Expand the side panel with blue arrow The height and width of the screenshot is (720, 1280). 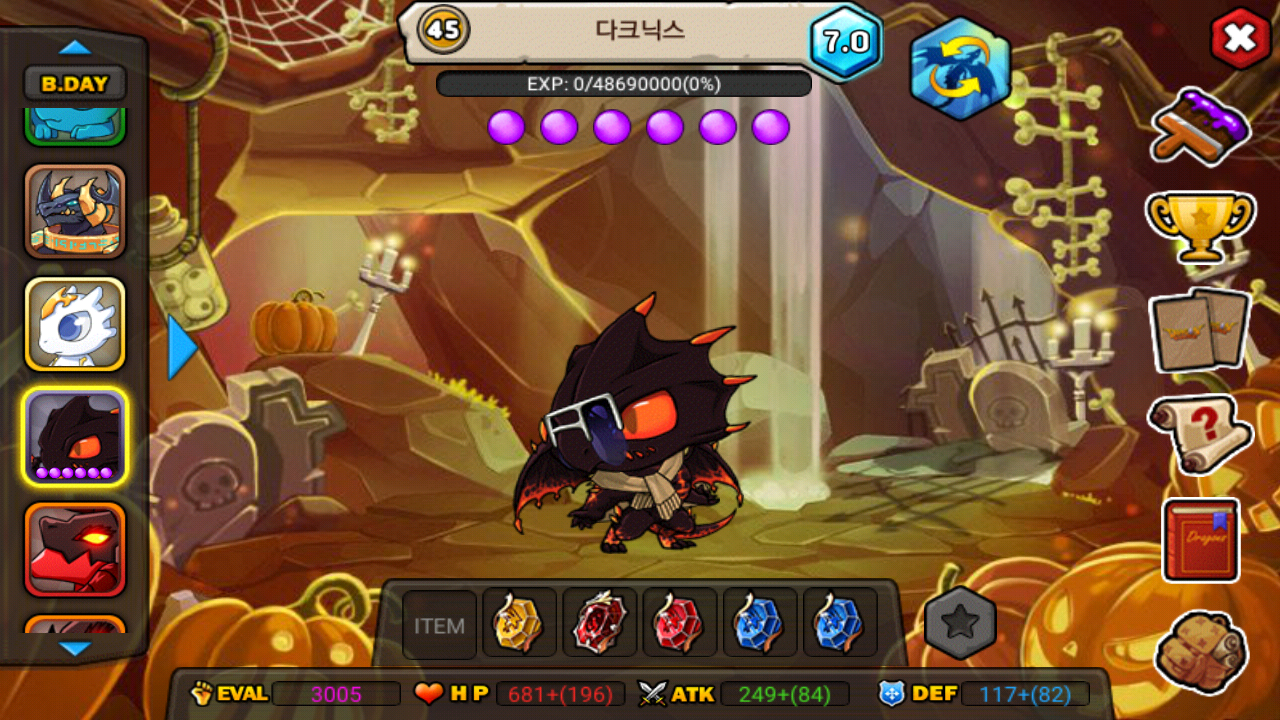181,347
